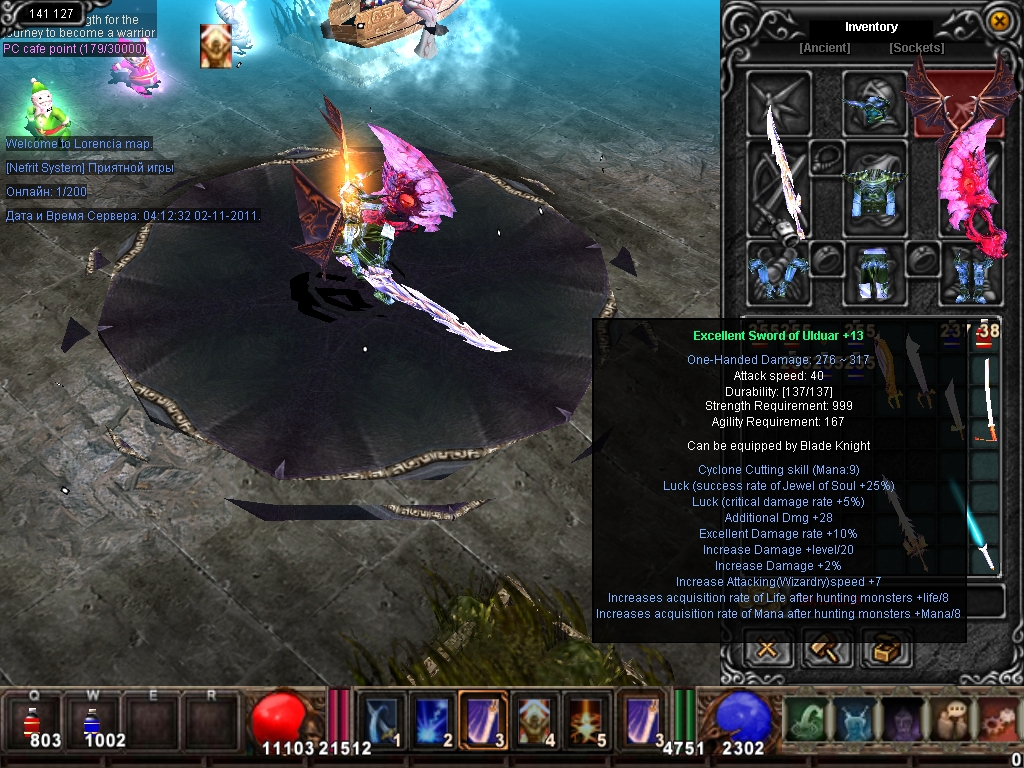The height and width of the screenshot is (768, 1024).
Task: Click the hammer repair button
Action: (828, 649)
